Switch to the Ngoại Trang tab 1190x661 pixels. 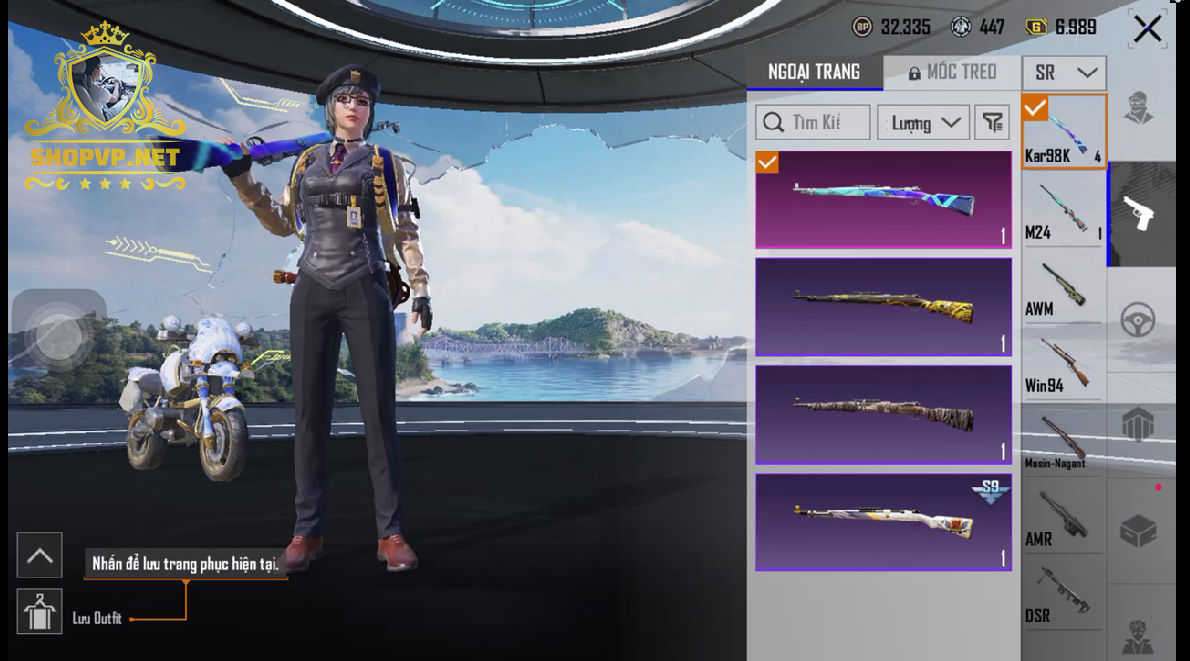click(814, 72)
